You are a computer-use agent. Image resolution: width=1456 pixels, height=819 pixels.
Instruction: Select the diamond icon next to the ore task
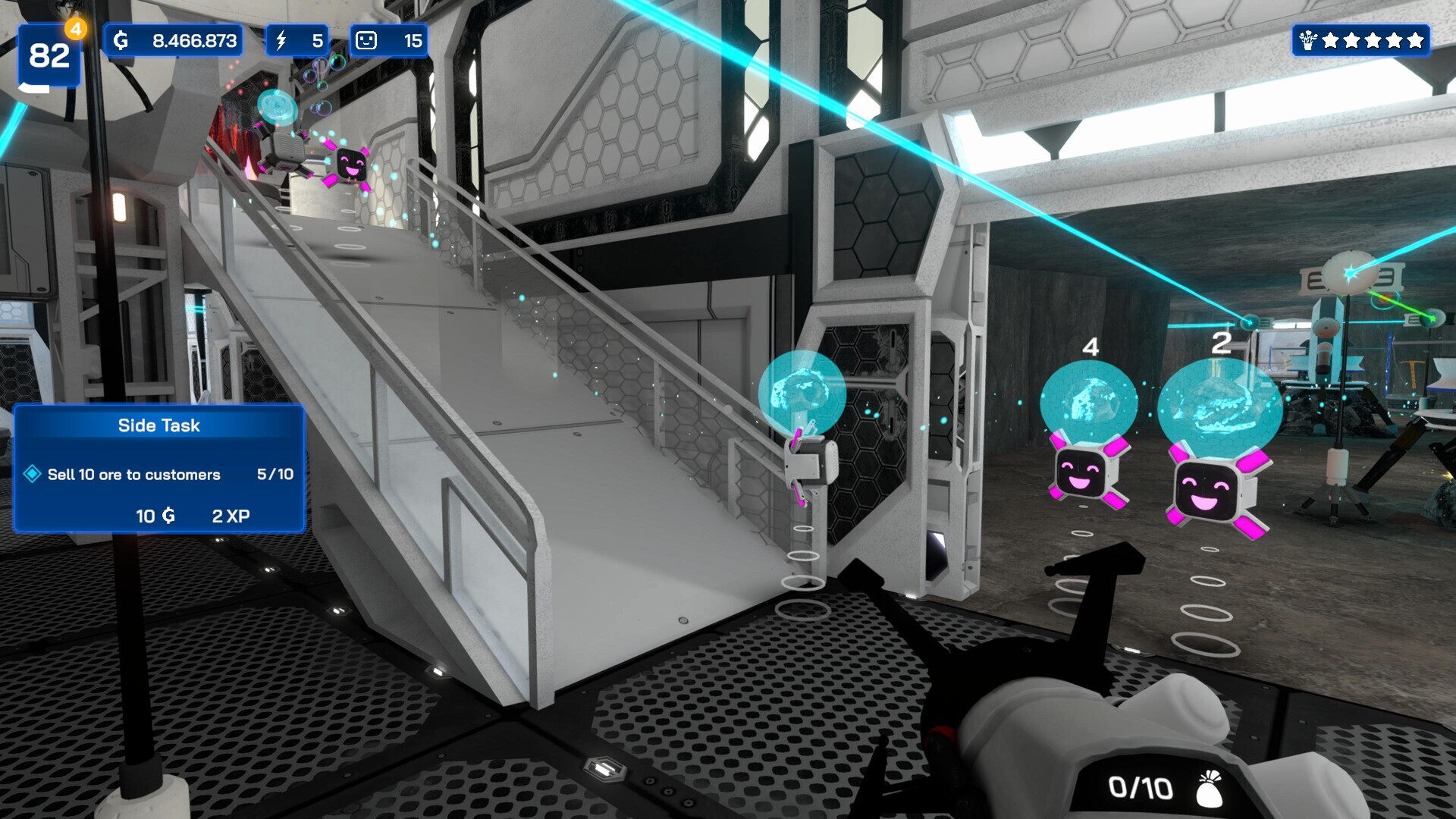[x=31, y=474]
